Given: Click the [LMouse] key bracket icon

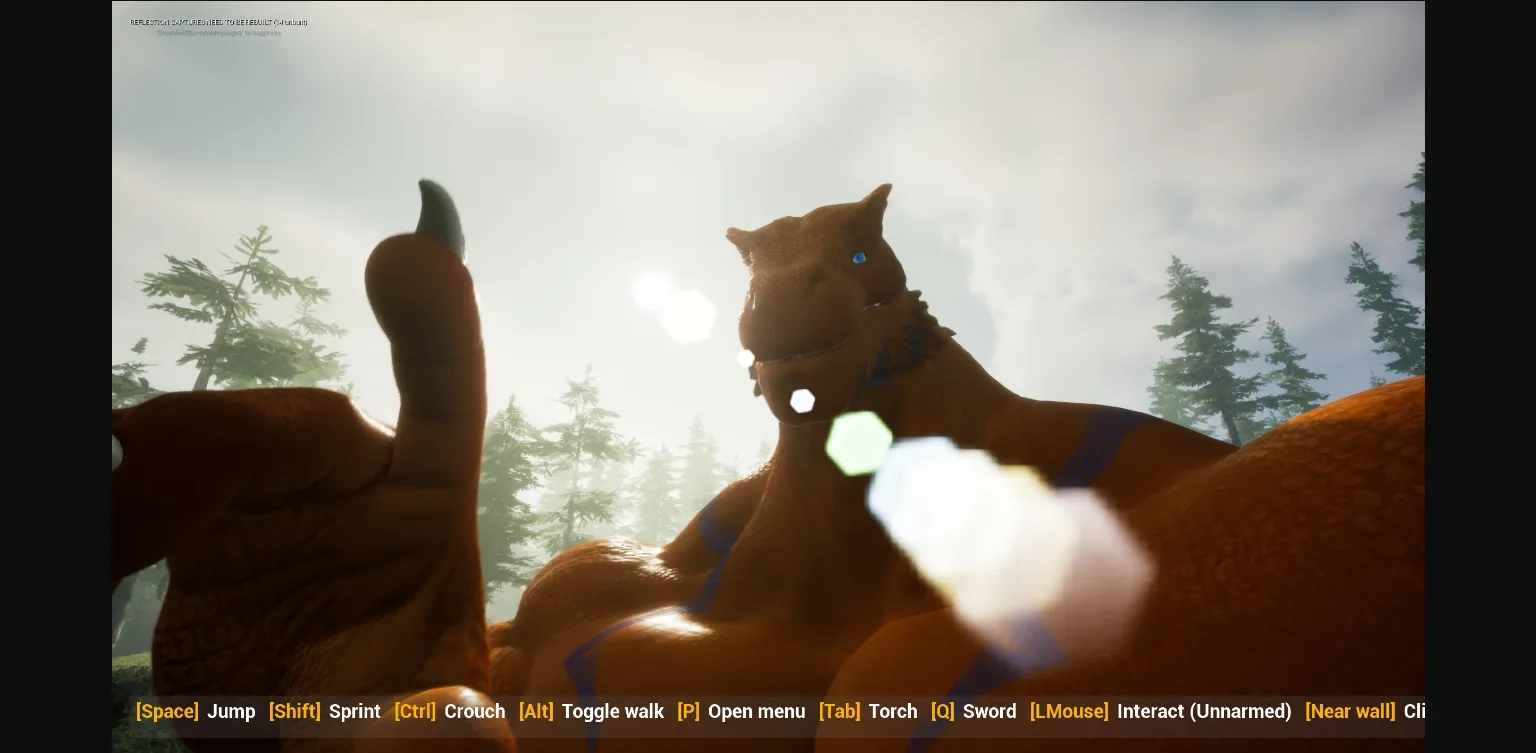Looking at the screenshot, I should click(x=1069, y=711).
